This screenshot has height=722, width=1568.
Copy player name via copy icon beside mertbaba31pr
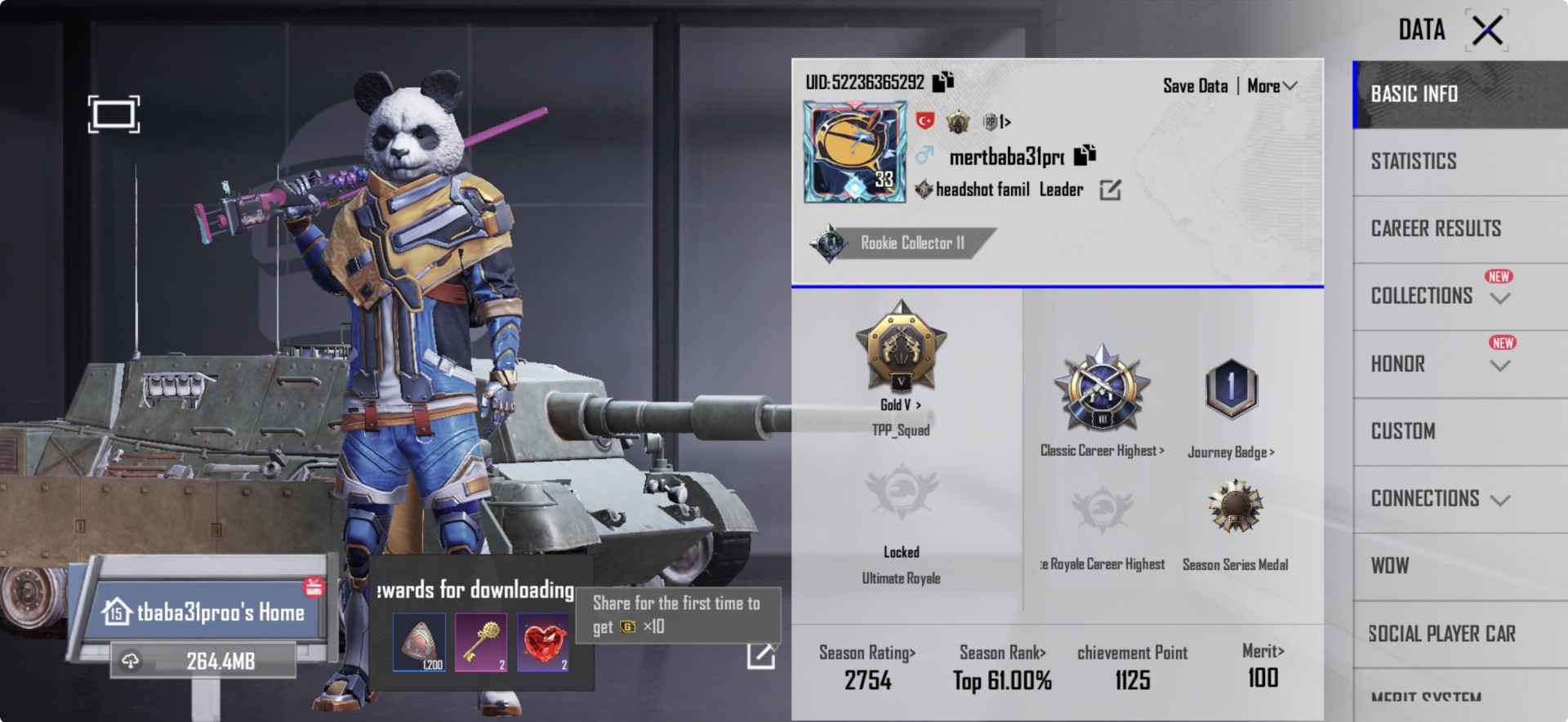pyautogui.click(x=1085, y=154)
